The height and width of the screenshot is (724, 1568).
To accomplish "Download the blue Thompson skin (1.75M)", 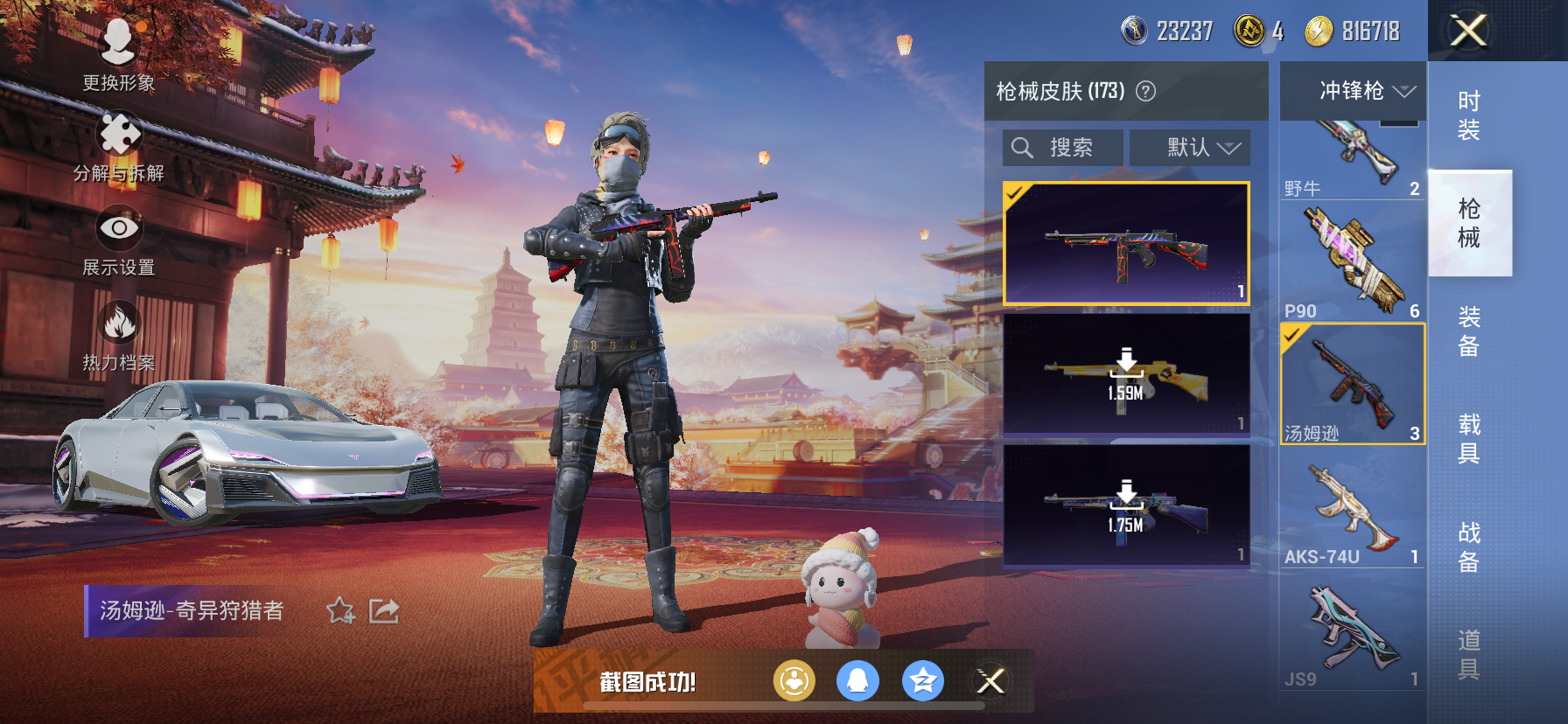I will pos(1126,505).
